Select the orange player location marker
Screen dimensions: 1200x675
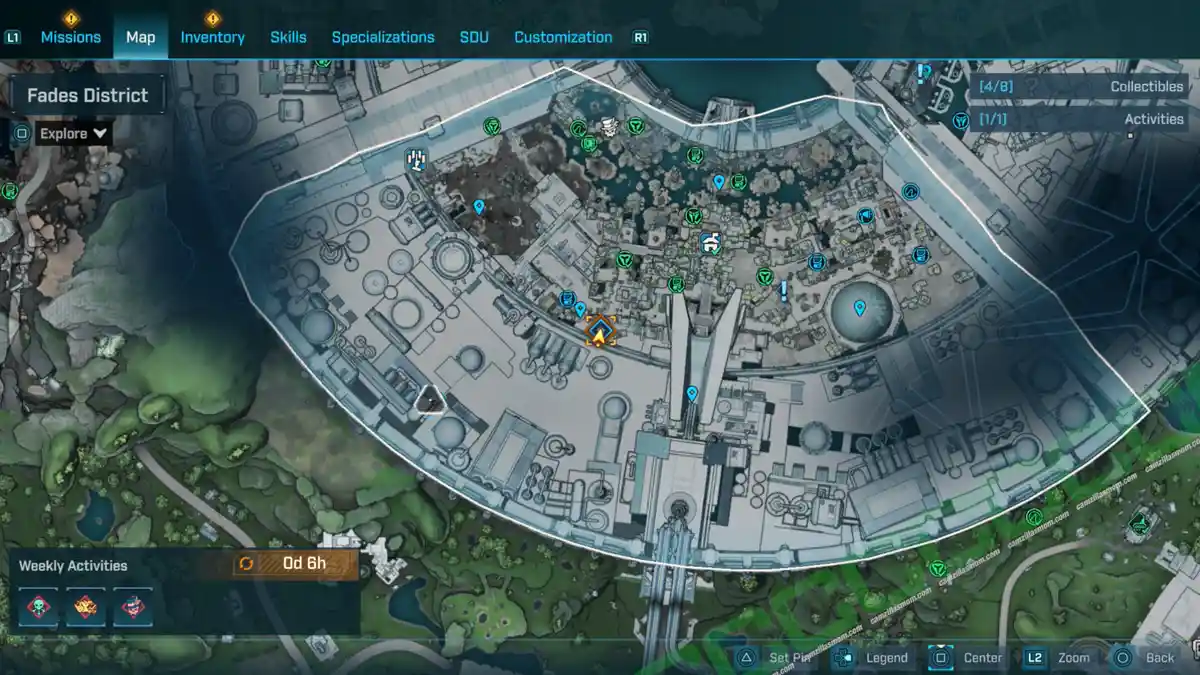click(600, 332)
